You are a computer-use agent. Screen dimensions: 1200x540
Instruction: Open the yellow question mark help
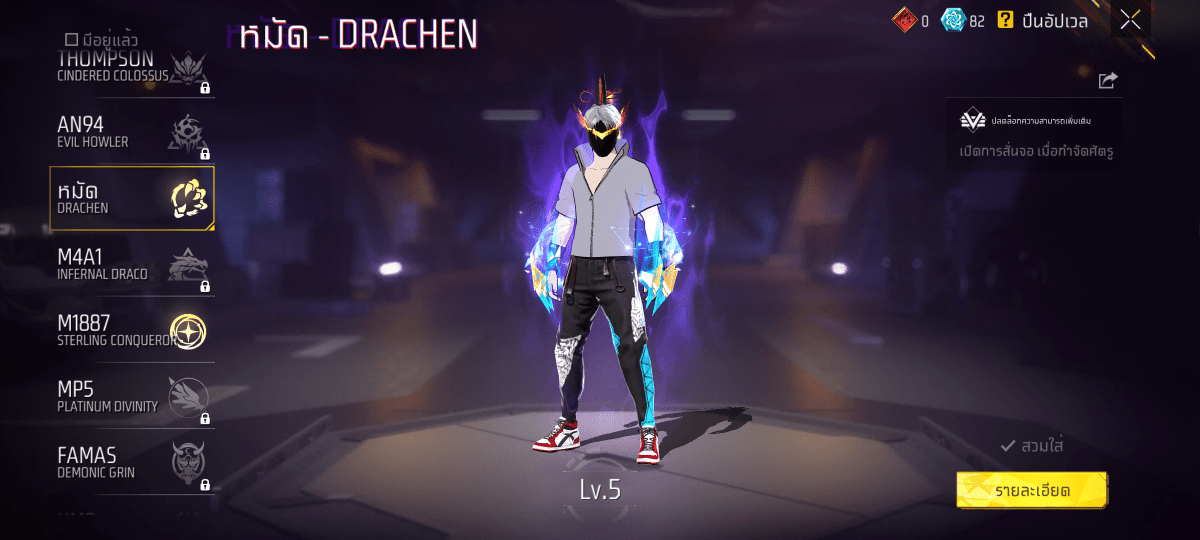pos(1005,20)
